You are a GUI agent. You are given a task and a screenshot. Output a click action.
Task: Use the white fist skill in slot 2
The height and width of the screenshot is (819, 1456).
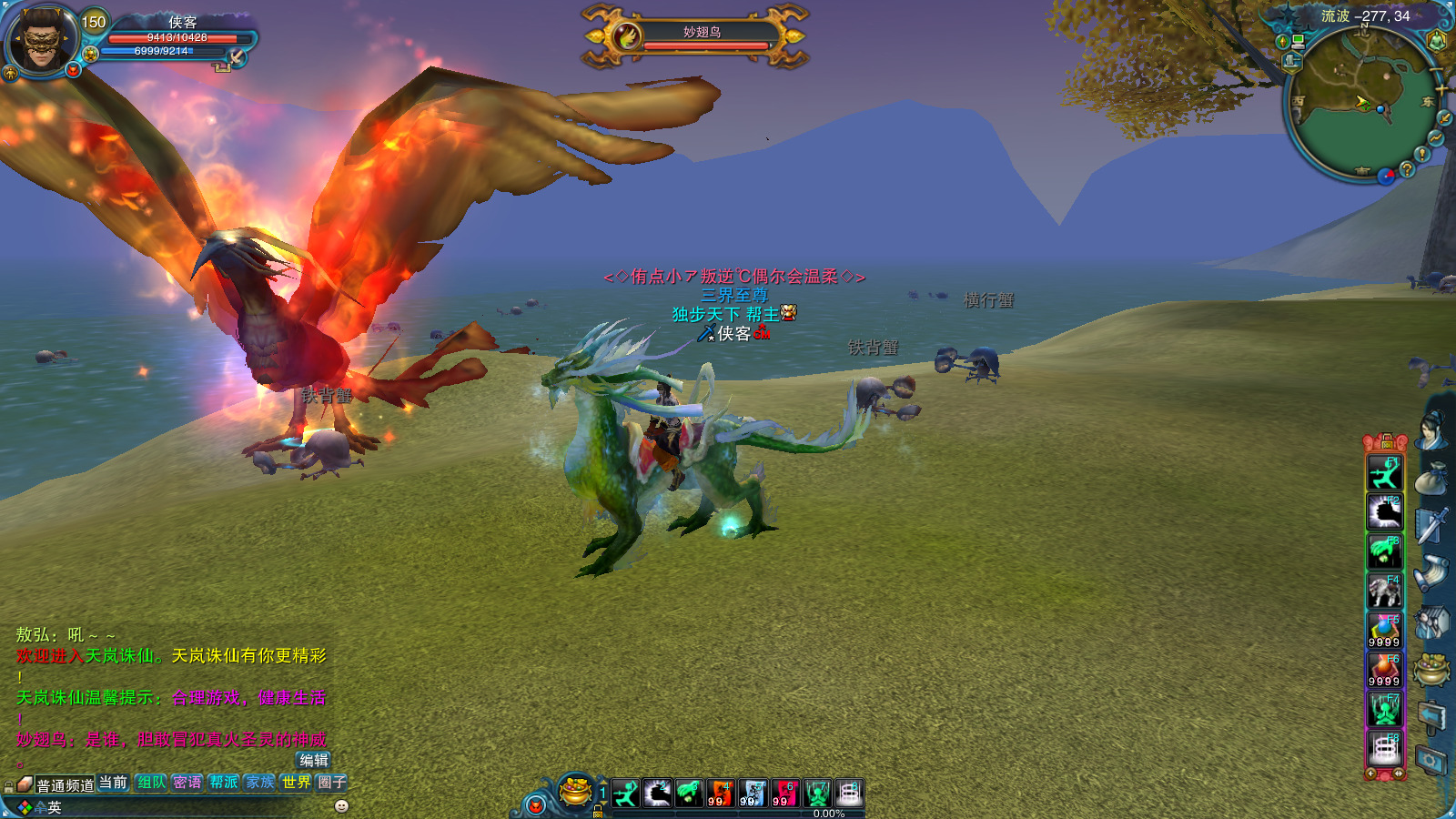tap(657, 794)
